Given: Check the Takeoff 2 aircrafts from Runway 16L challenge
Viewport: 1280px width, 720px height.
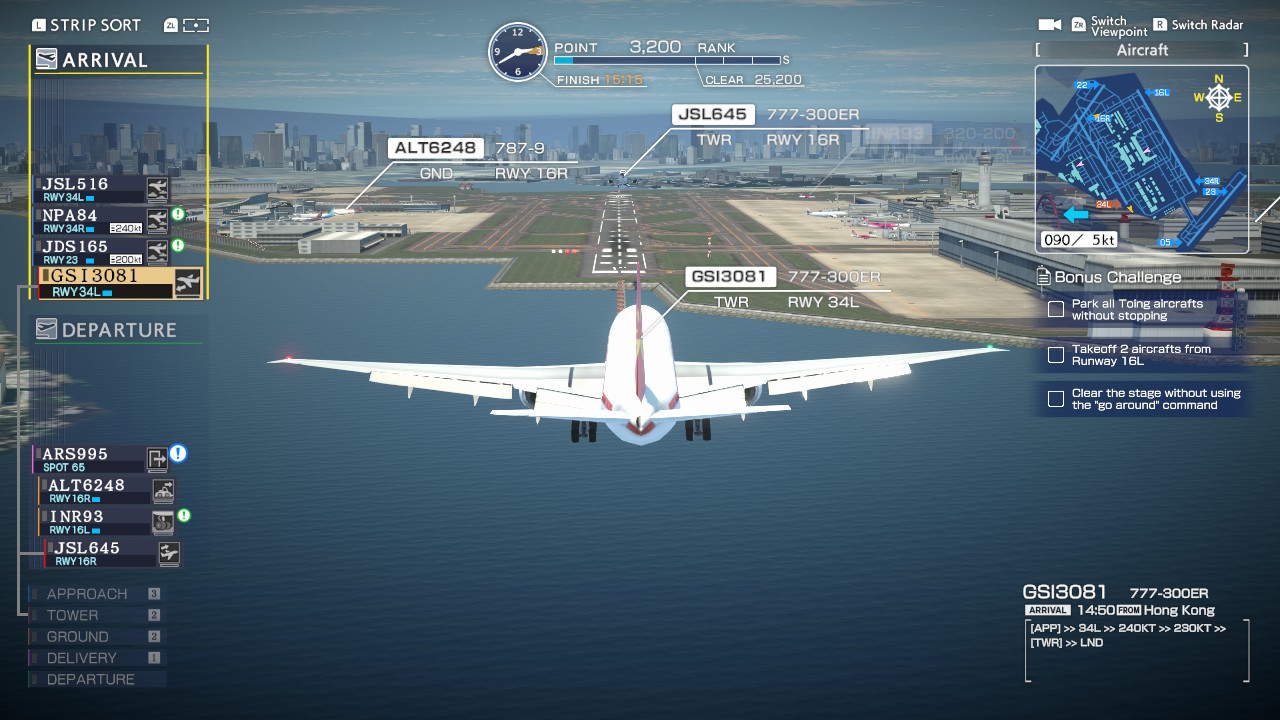Looking at the screenshot, I should [x=1055, y=355].
